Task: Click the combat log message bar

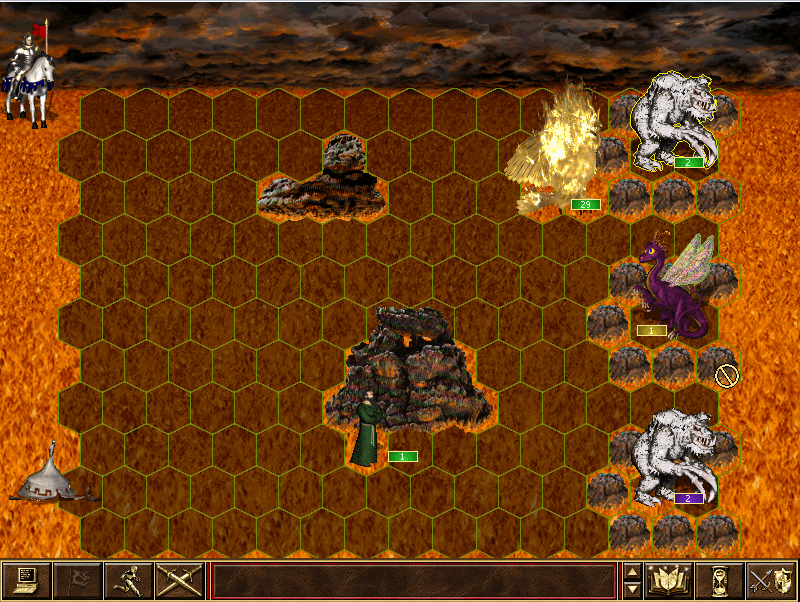Action: pos(413,580)
